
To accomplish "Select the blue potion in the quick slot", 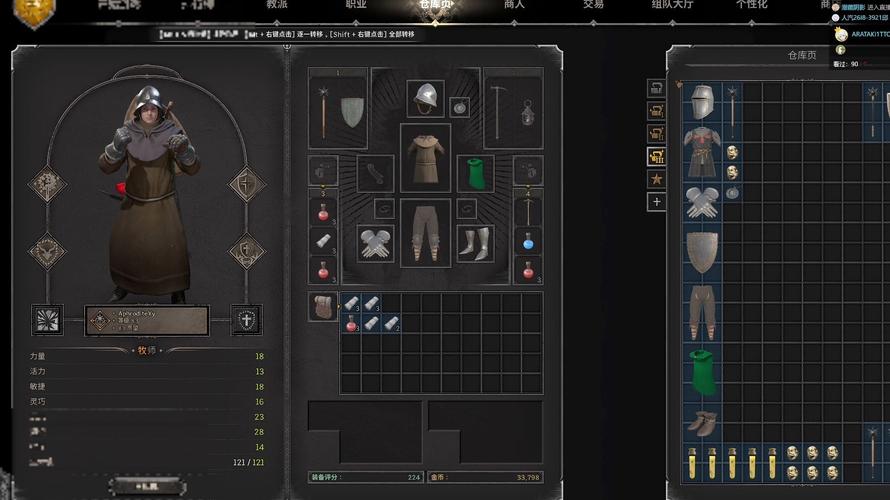I will click(x=527, y=241).
